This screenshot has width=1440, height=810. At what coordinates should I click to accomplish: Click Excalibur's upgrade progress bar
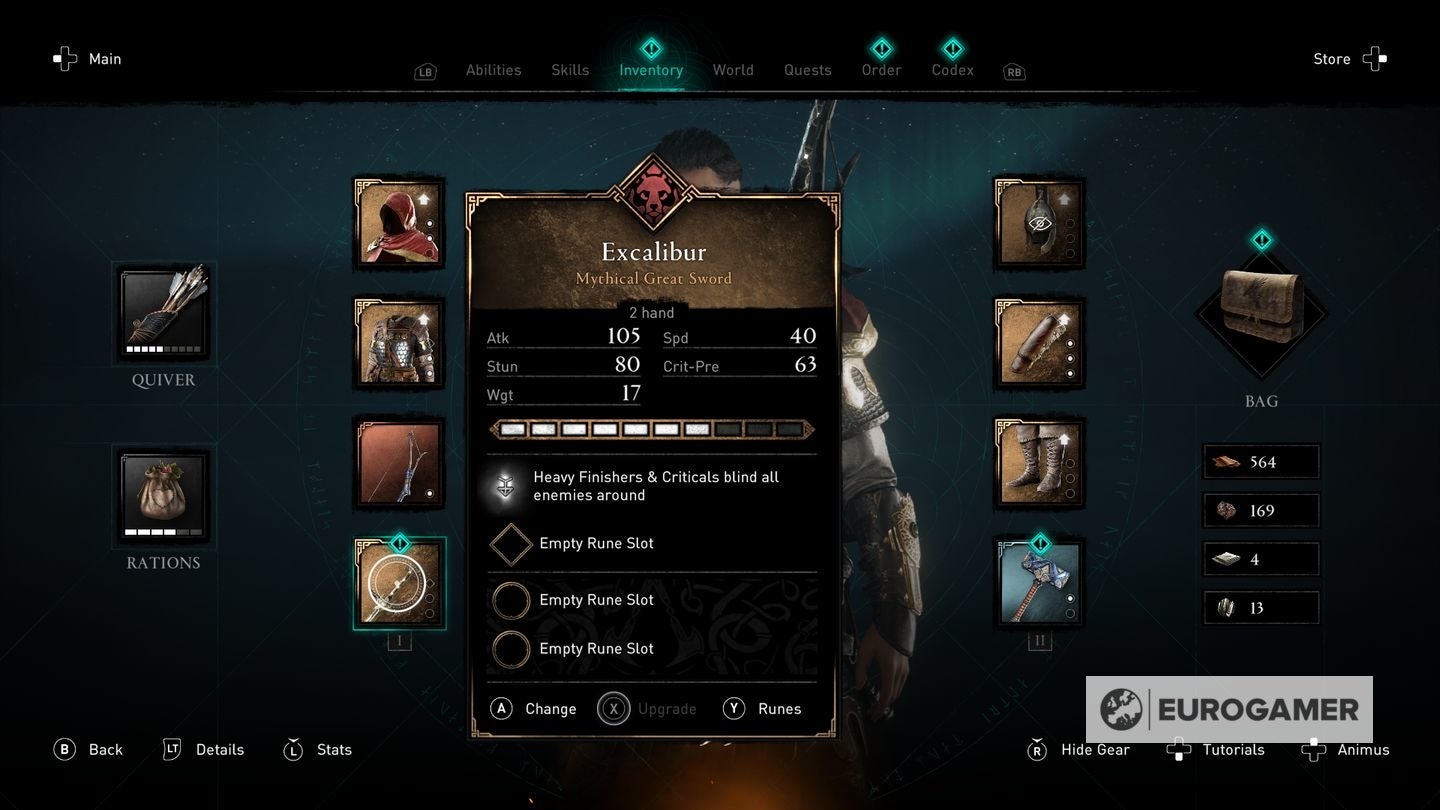(x=650, y=429)
